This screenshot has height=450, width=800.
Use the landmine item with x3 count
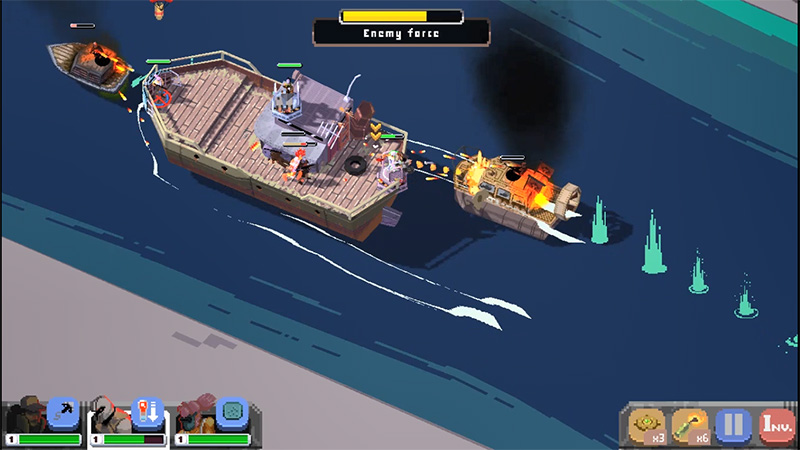coord(647,425)
